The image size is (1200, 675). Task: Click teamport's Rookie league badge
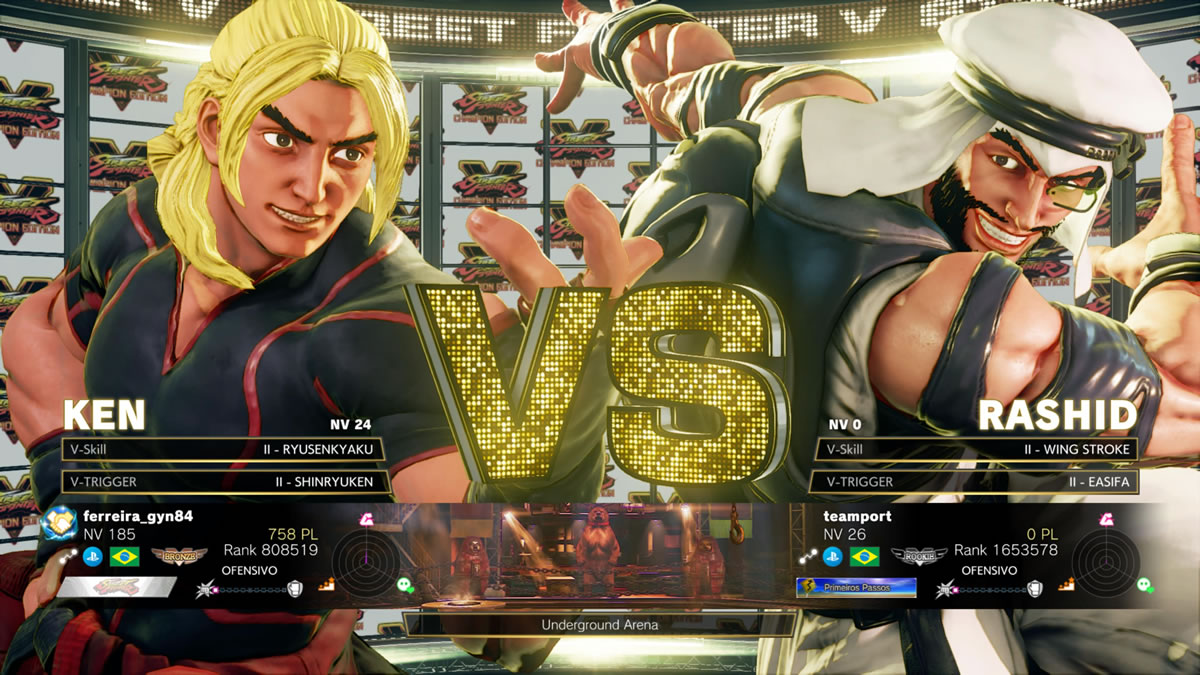(918, 557)
